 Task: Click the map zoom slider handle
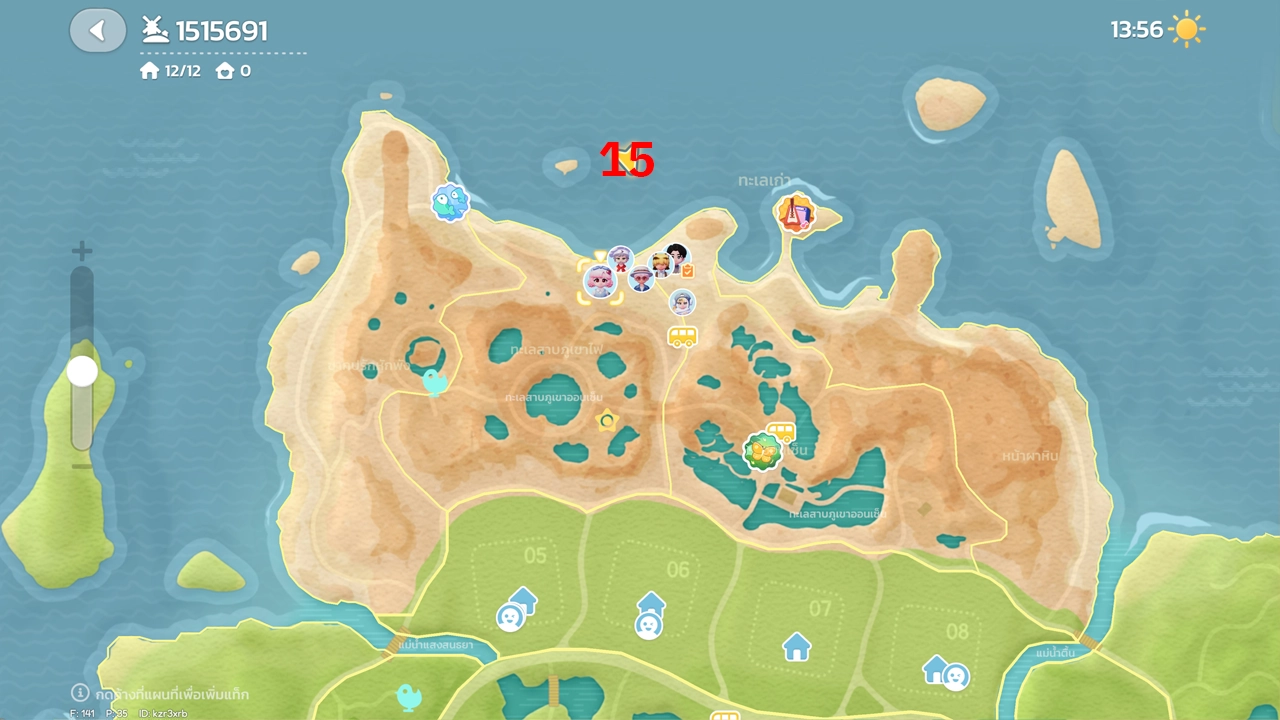[82, 372]
